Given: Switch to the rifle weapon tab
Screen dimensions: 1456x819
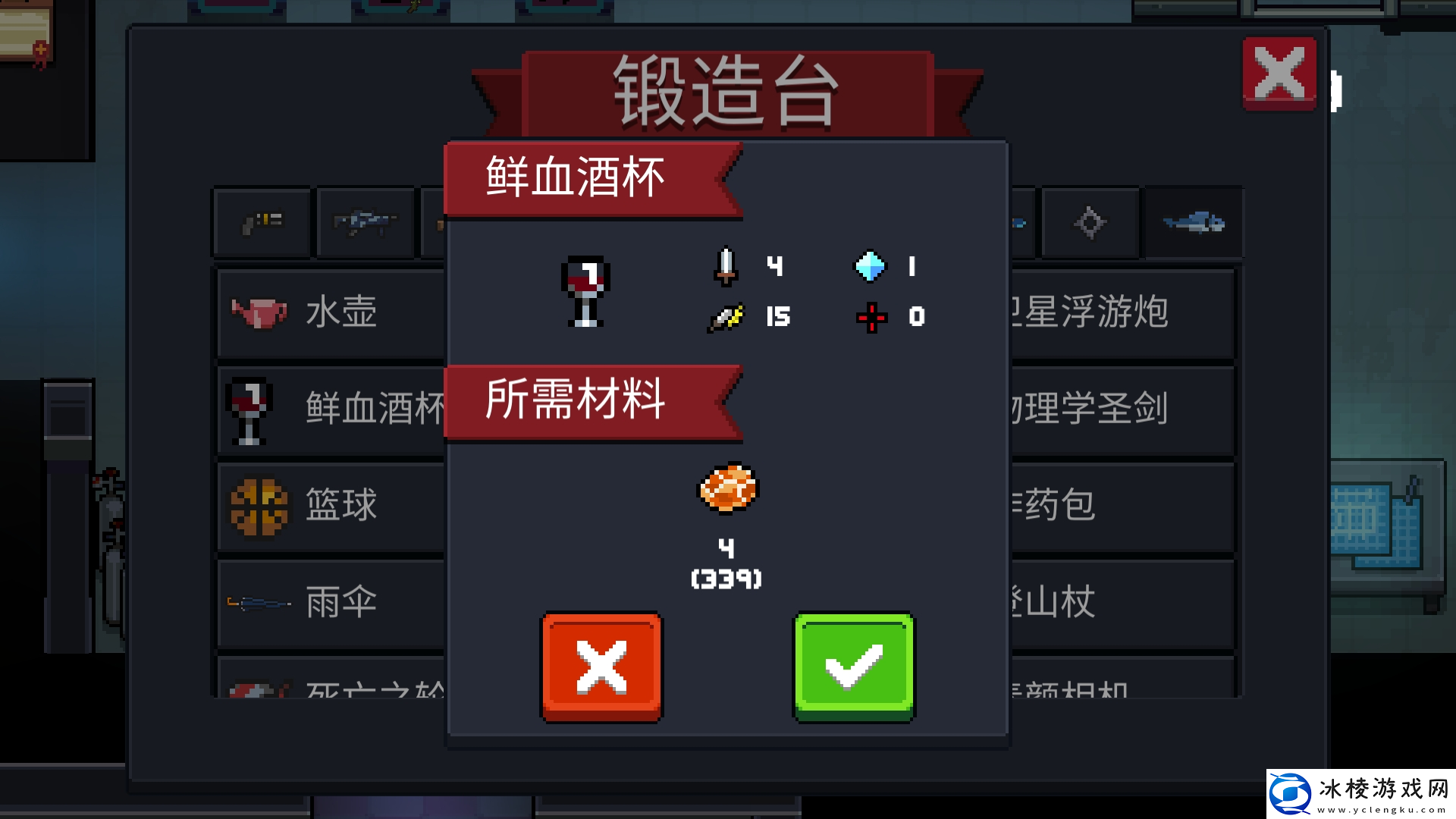Looking at the screenshot, I should [365, 222].
